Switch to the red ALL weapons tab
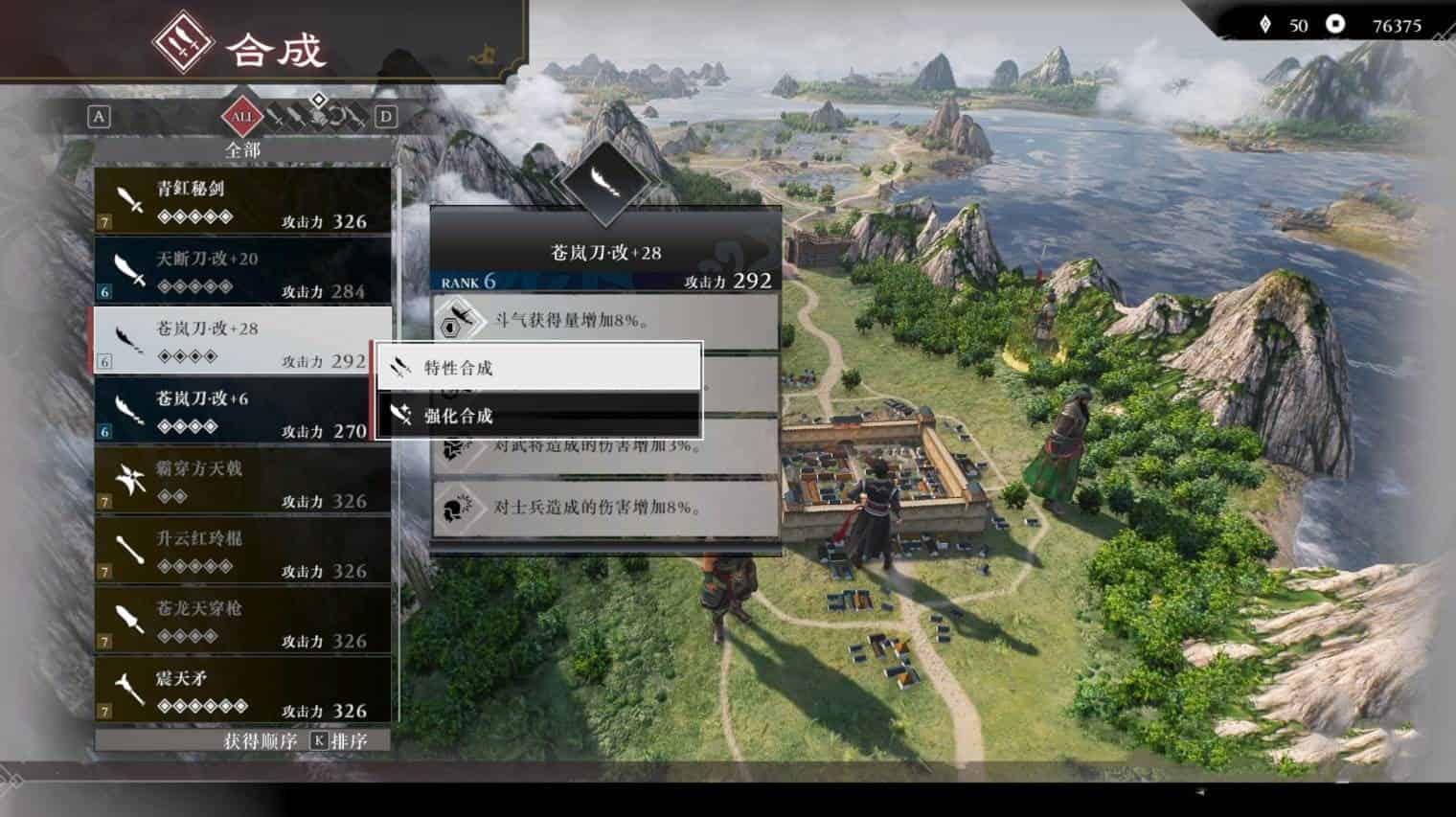The height and width of the screenshot is (817, 1456). click(241, 117)
